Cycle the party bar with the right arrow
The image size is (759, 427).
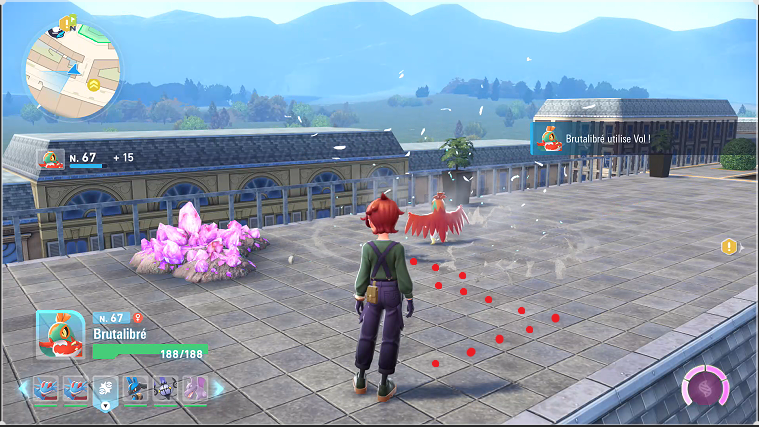[218, 389]
